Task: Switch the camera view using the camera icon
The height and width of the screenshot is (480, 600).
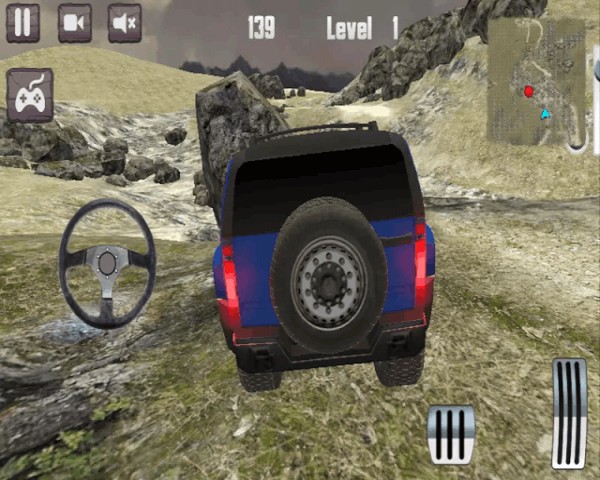Action: (75, 23)
